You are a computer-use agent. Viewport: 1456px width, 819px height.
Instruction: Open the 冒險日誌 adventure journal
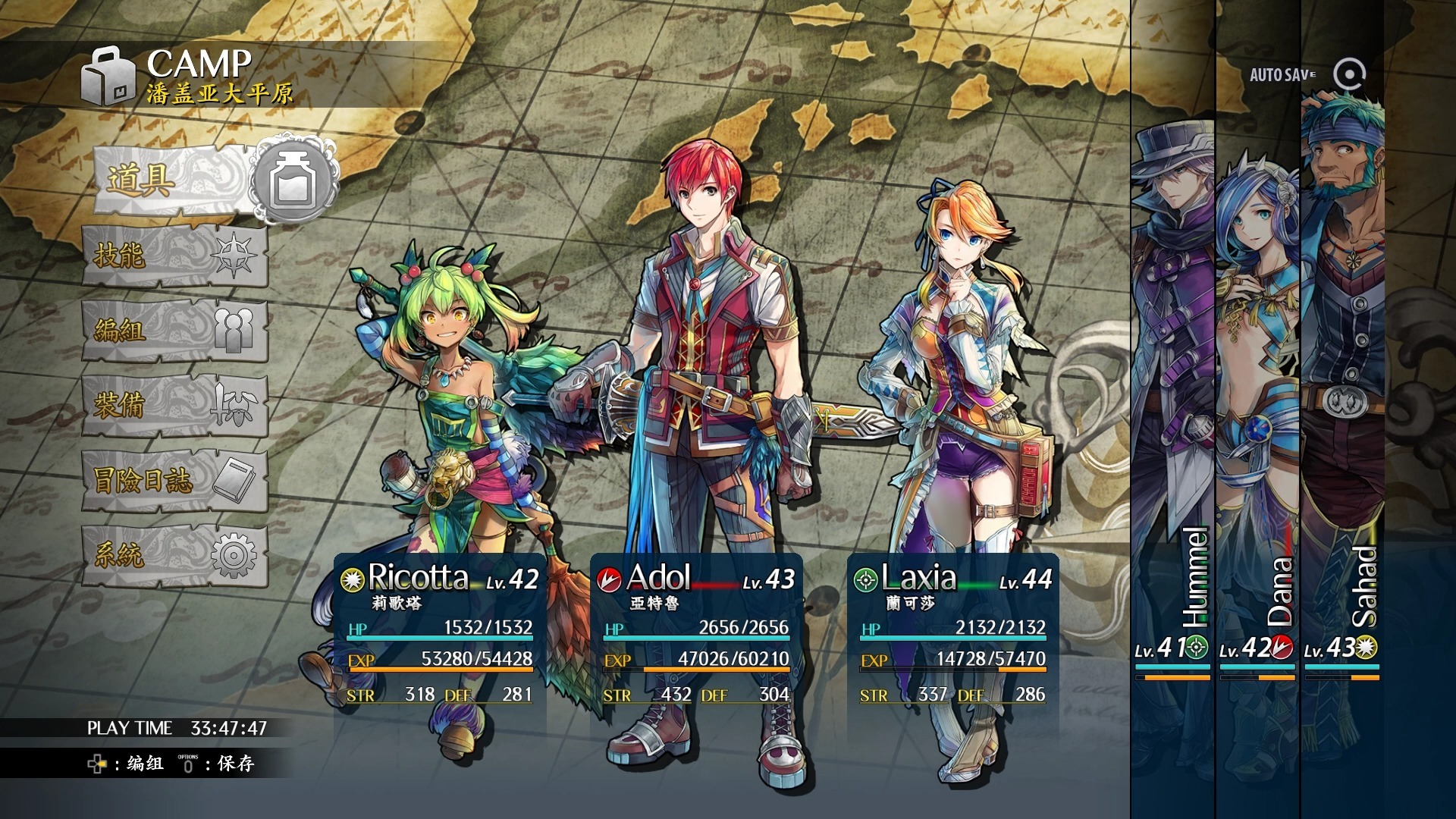[174, 481]
